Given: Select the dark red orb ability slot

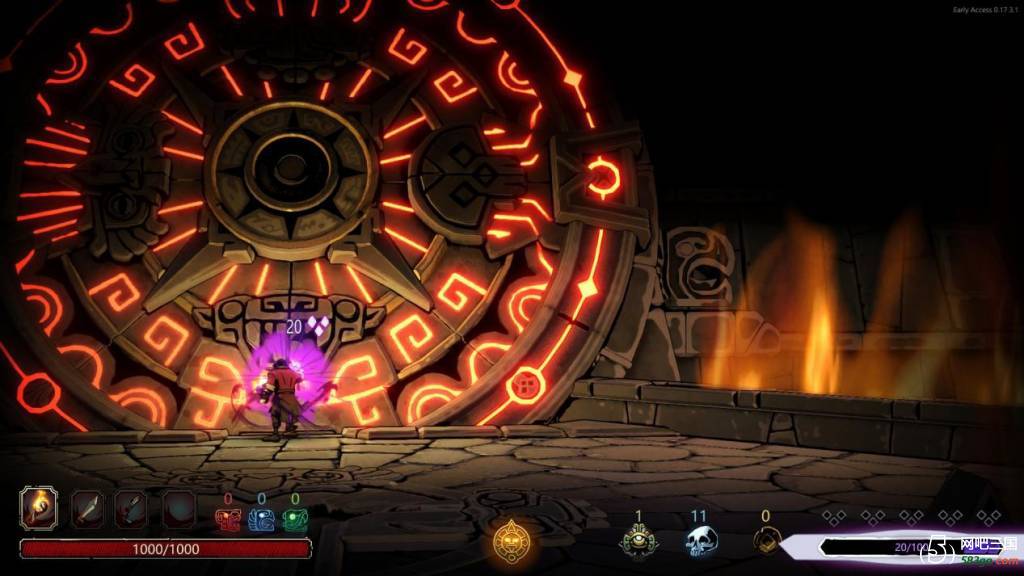Looking at the screenshot, I should click(x=178, y=509).
